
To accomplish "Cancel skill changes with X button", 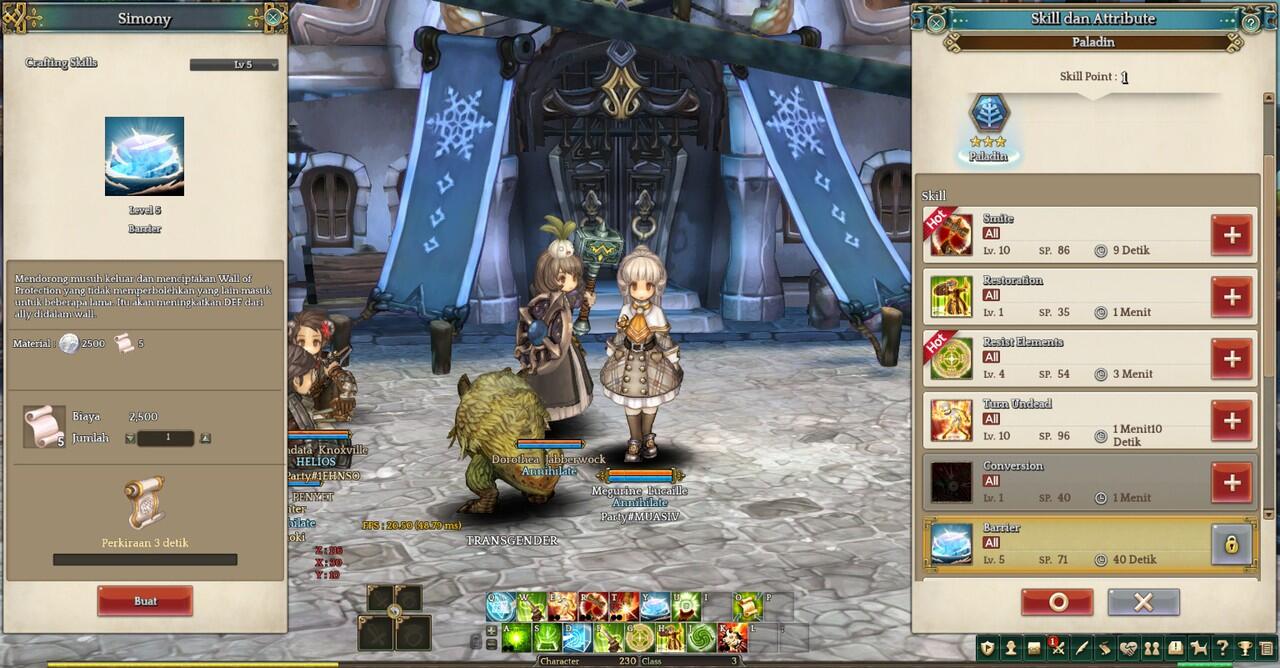I will click(x=1143, y=602).
